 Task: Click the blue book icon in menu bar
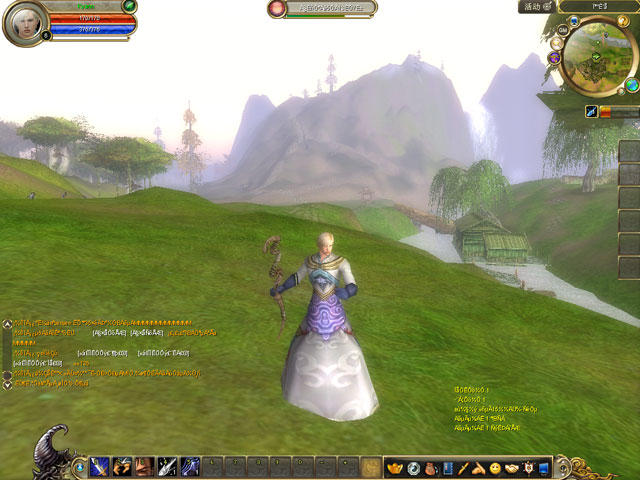click(448, 467)
